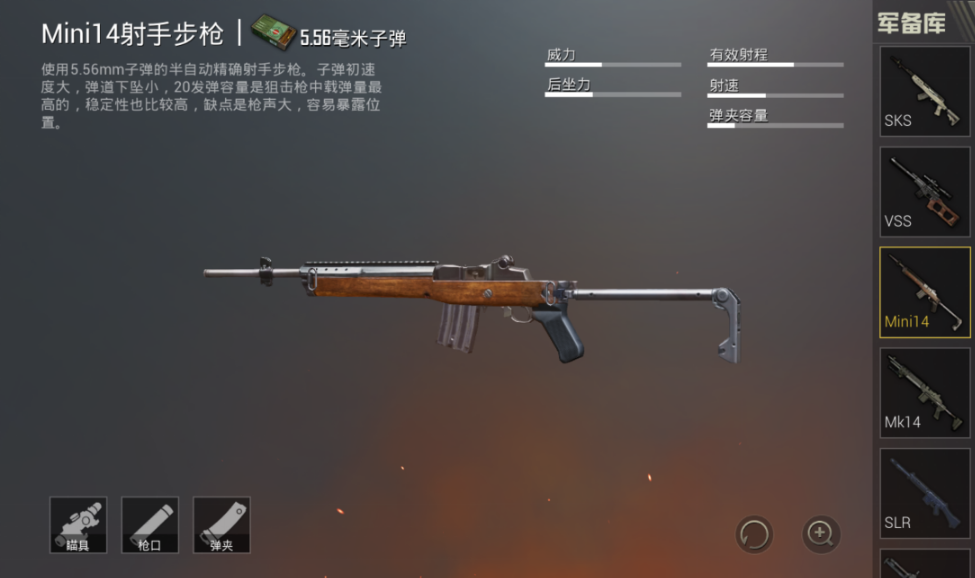Open the Mk14 weapon entry
Image resolution: width=975 pixels, height=578 pixels.
pos(924,392)
